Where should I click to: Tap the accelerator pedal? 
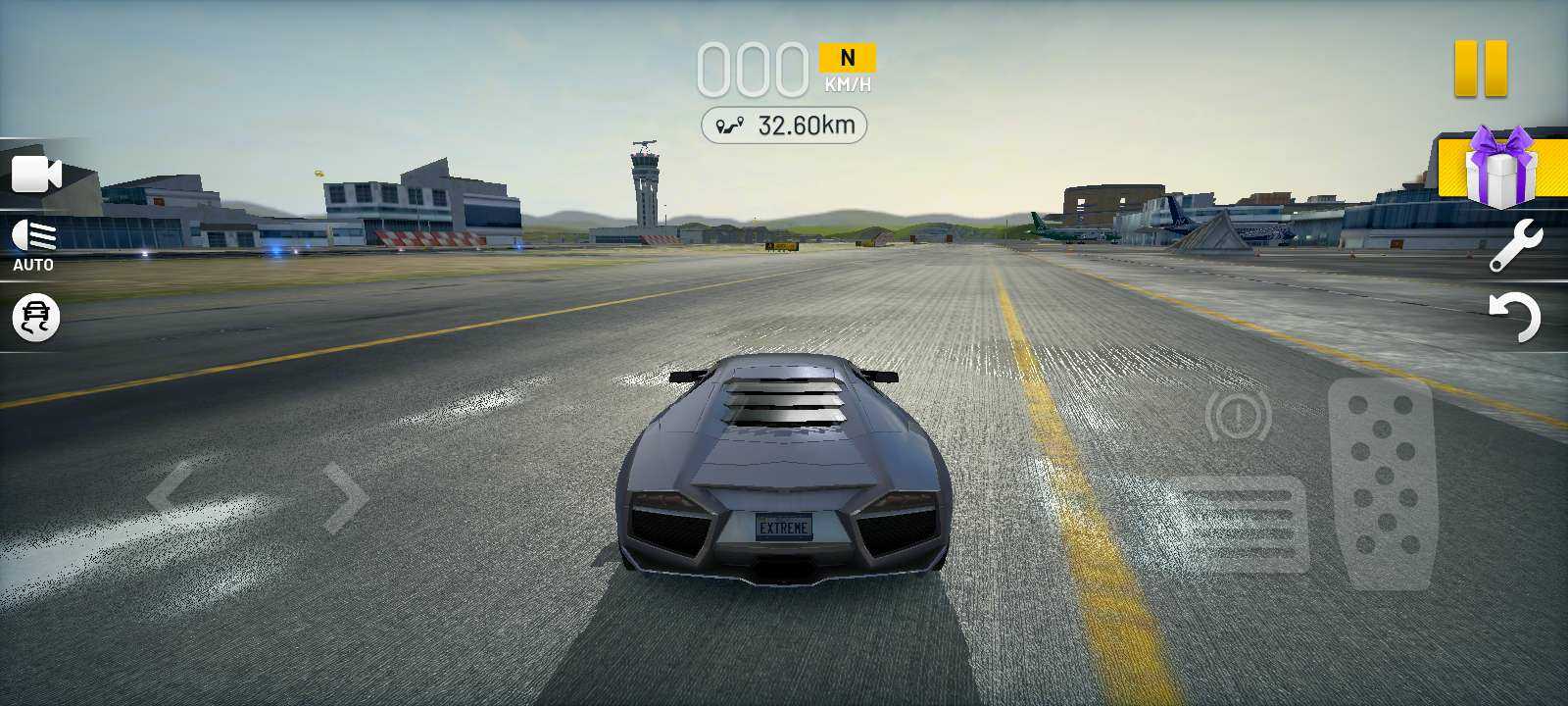1383,483
